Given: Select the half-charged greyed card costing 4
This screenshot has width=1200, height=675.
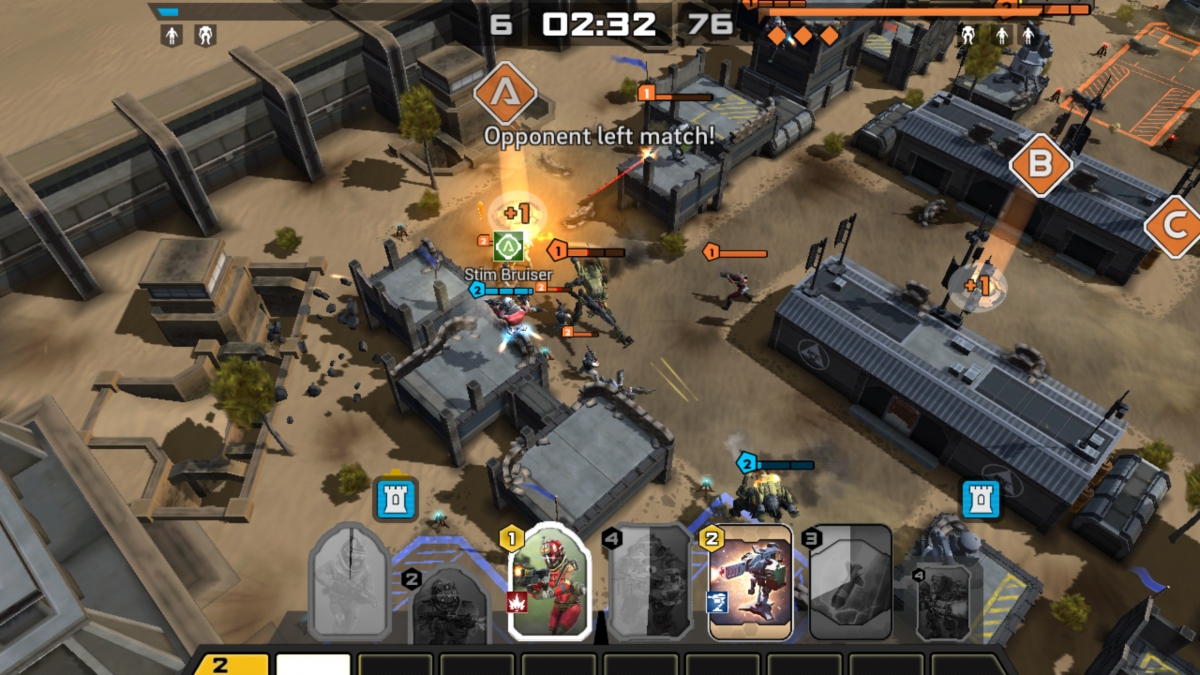Looking at the screenshot, I should point(650,582).
